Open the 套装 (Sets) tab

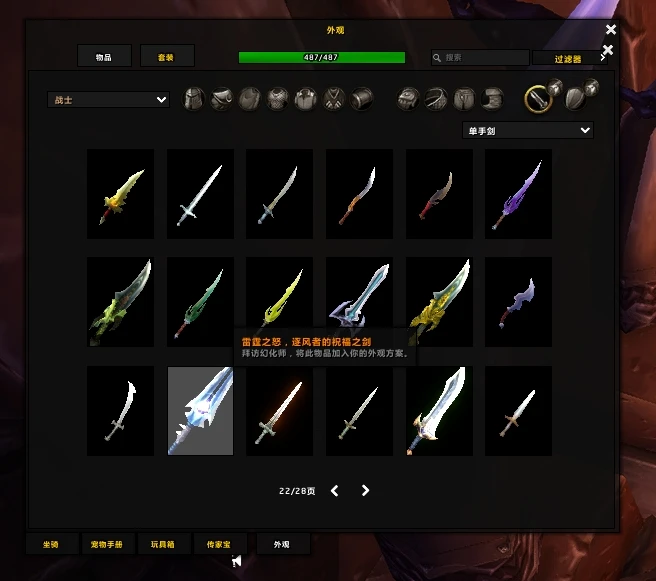click(x=166, y=57)
